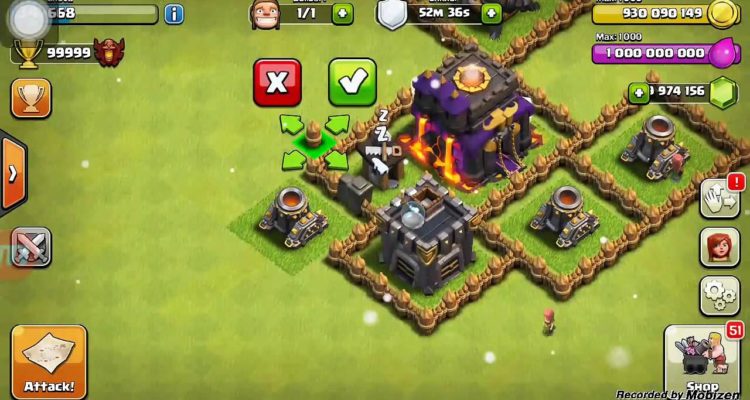Screen dimensions: 750x400
Task: Expand the orange side arrow panel
Action: pyautogui.click(x=12, y=172)
